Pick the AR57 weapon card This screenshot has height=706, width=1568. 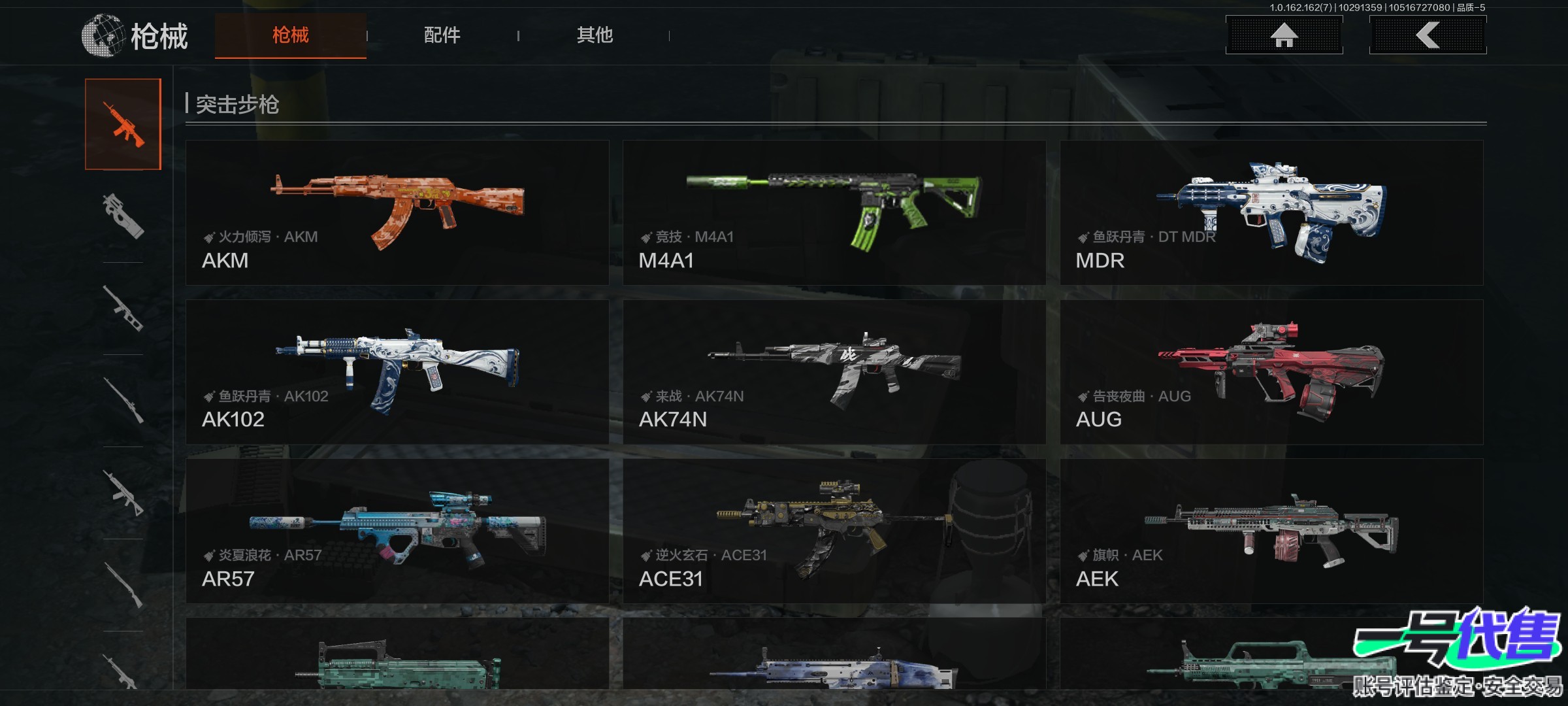397,531
